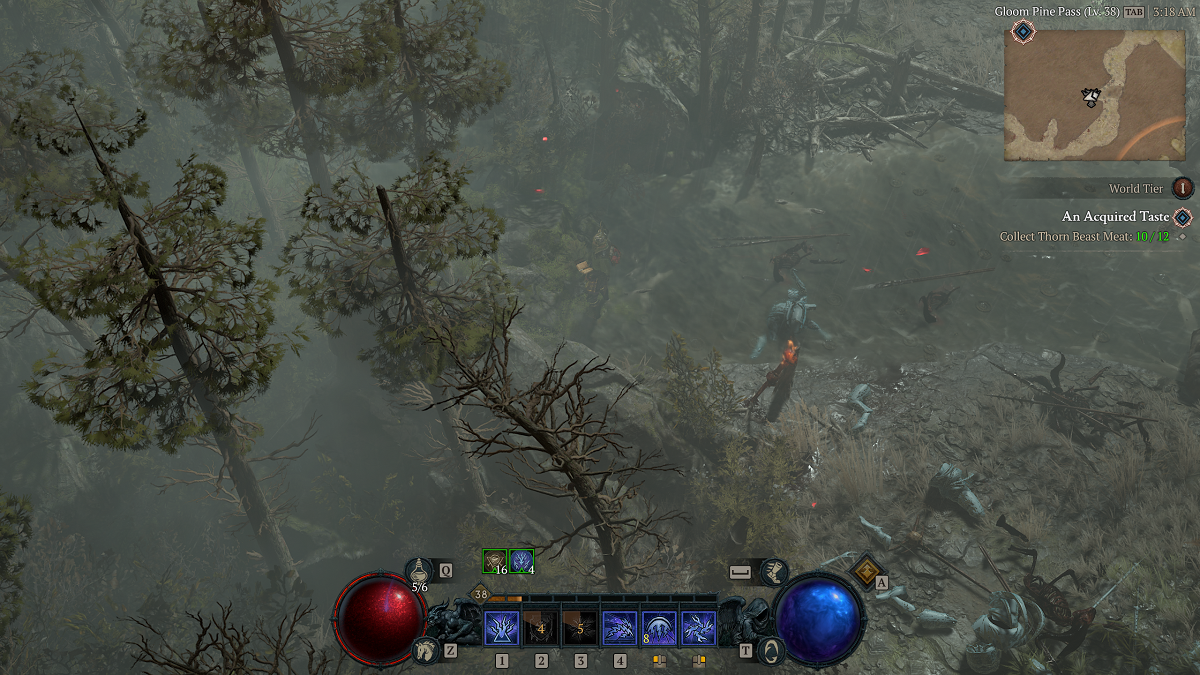The height and width of the screenshot is (675, 1200).
Task: Activate the skill with yellow number 8
Action: (659, 629)
